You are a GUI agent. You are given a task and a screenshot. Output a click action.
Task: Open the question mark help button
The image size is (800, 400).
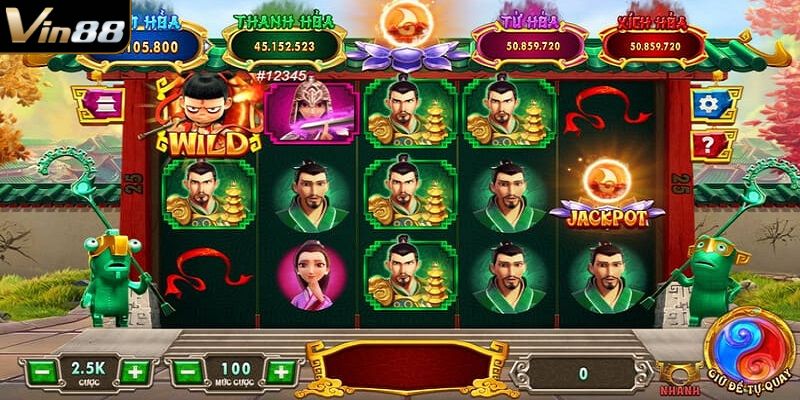pos(709,145)
